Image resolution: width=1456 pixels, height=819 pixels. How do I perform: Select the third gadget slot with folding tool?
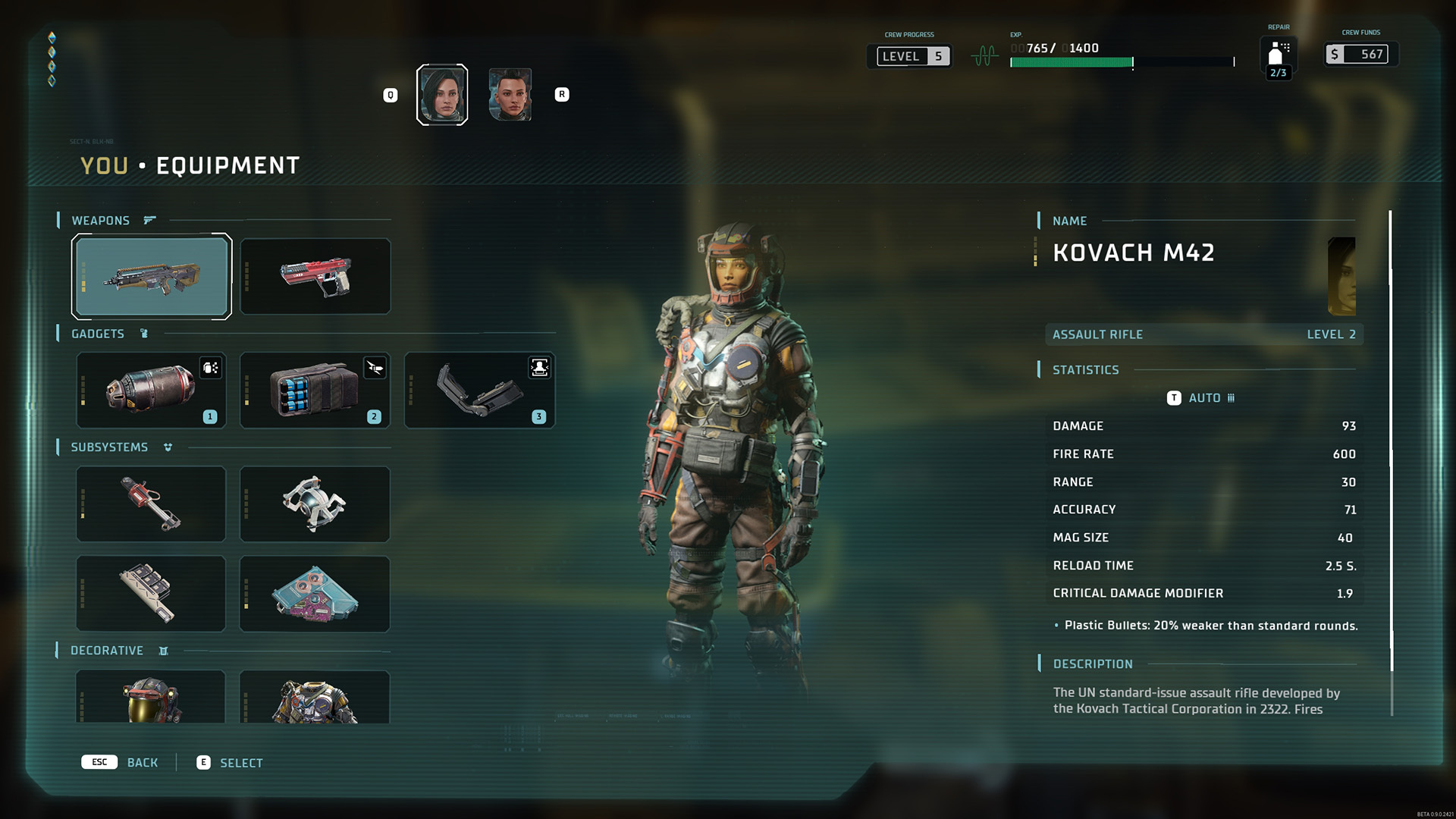click(x=479, y=390)
